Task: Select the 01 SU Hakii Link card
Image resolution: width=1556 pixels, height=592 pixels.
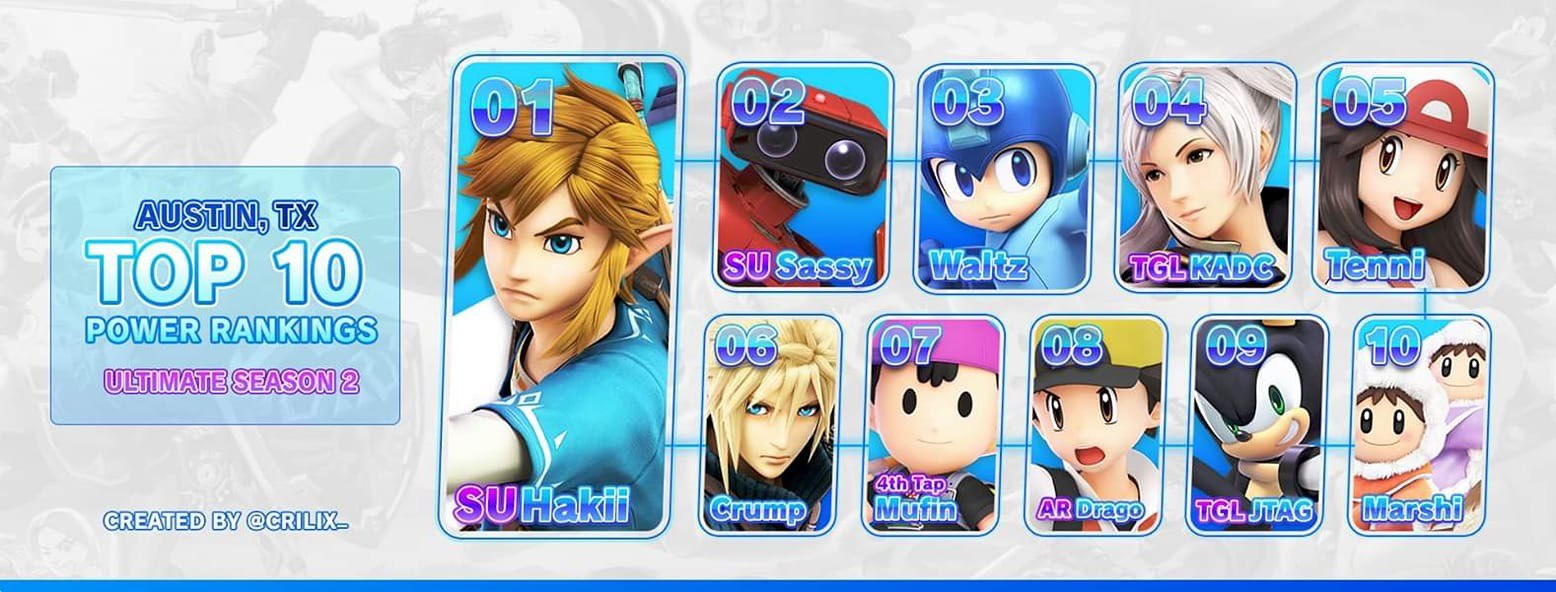Action: [x=561, y=296]
